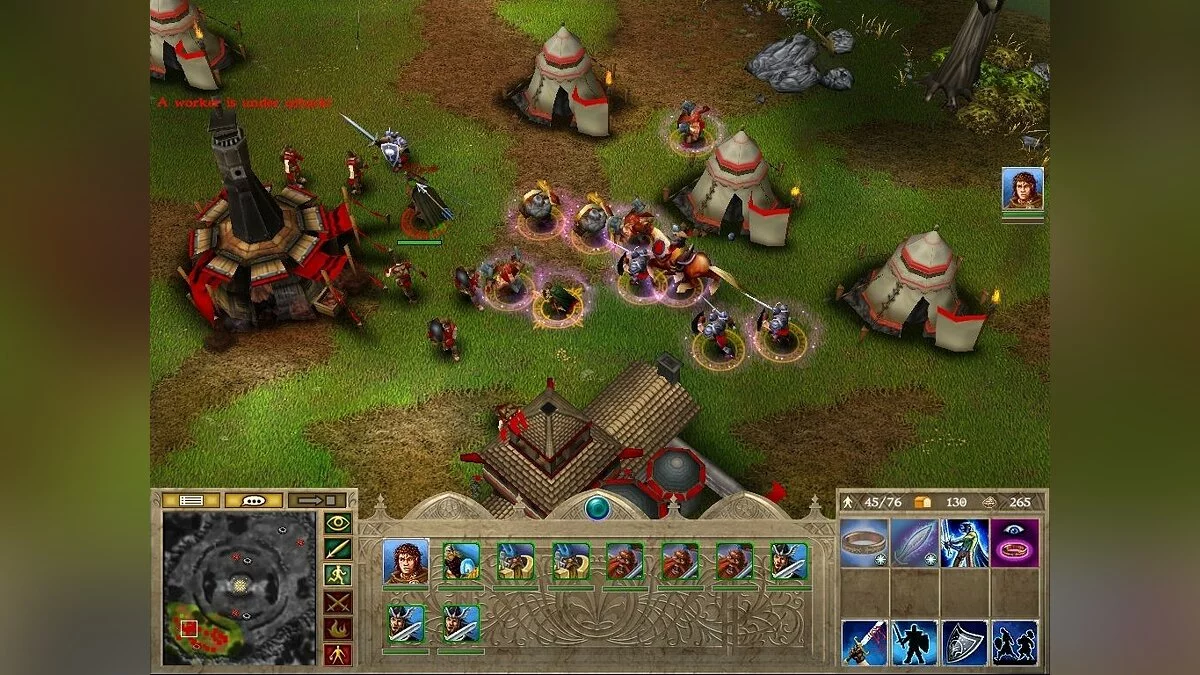Select the dwarf with round shield portrait
The height and width of the screenshot is (675, 1200).
point(461,562)
